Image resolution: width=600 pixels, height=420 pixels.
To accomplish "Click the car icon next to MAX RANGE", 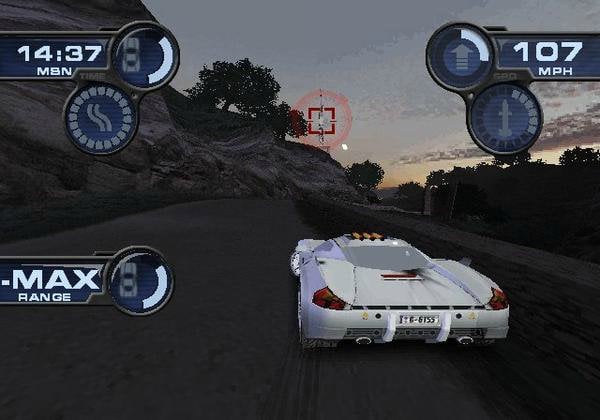I will click(x=138, y=280).
